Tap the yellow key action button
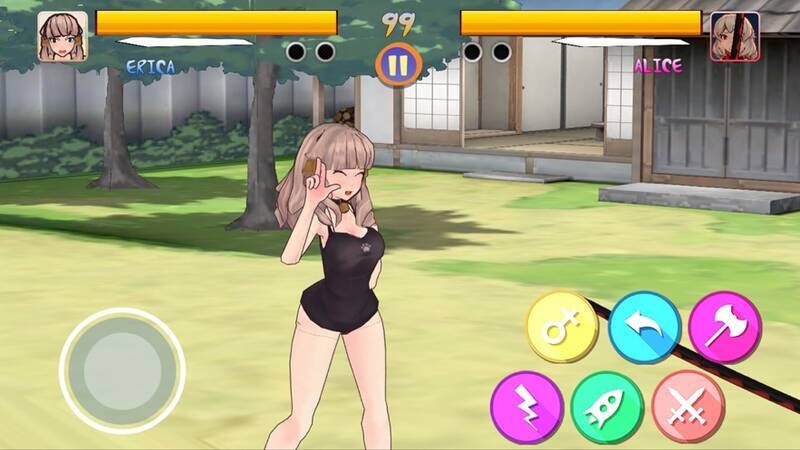 coord(562,326)
